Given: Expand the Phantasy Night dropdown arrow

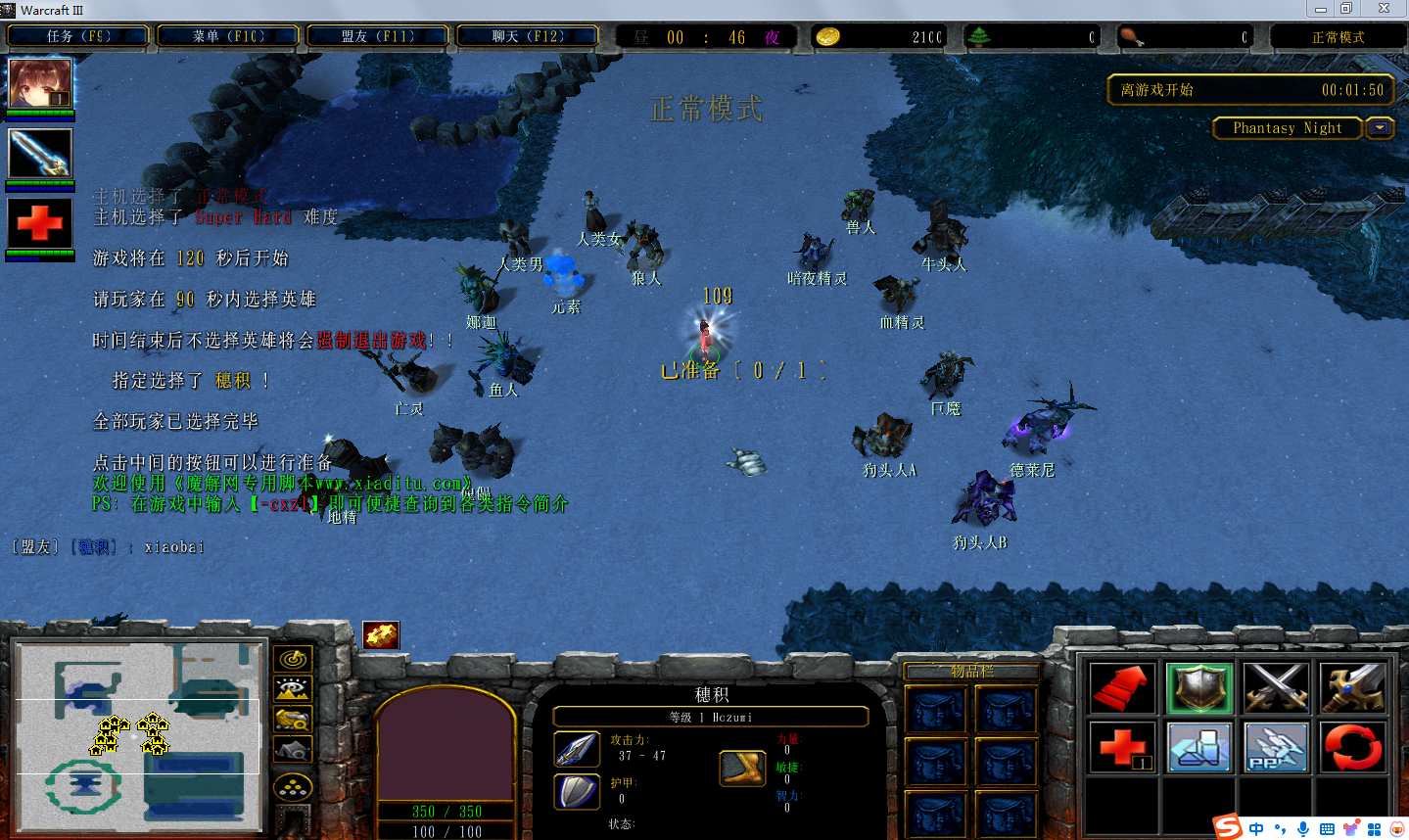Looking at the screenshot, I should point(1381,128).
